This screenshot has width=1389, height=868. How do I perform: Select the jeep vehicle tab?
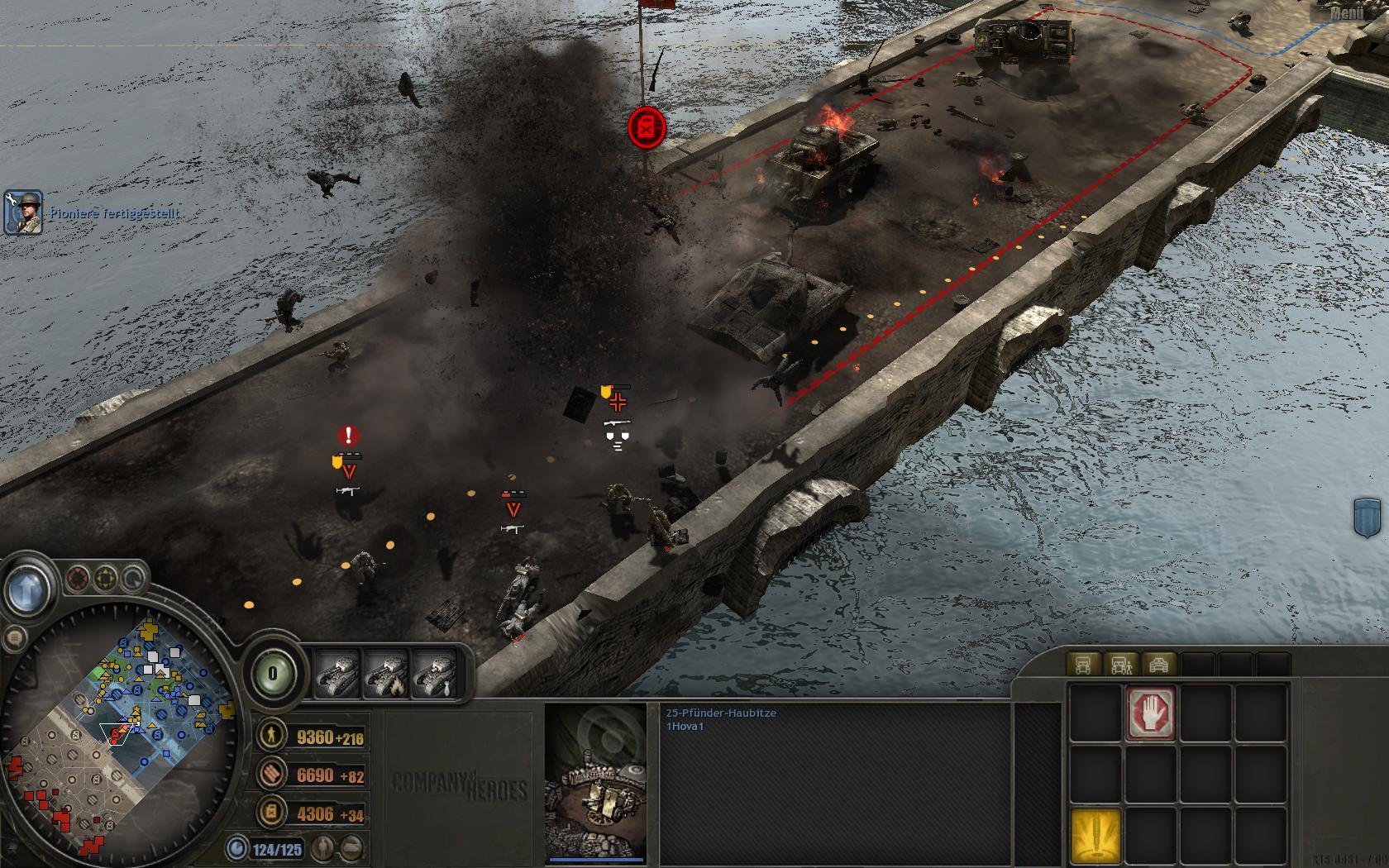tap(1084, 665)
